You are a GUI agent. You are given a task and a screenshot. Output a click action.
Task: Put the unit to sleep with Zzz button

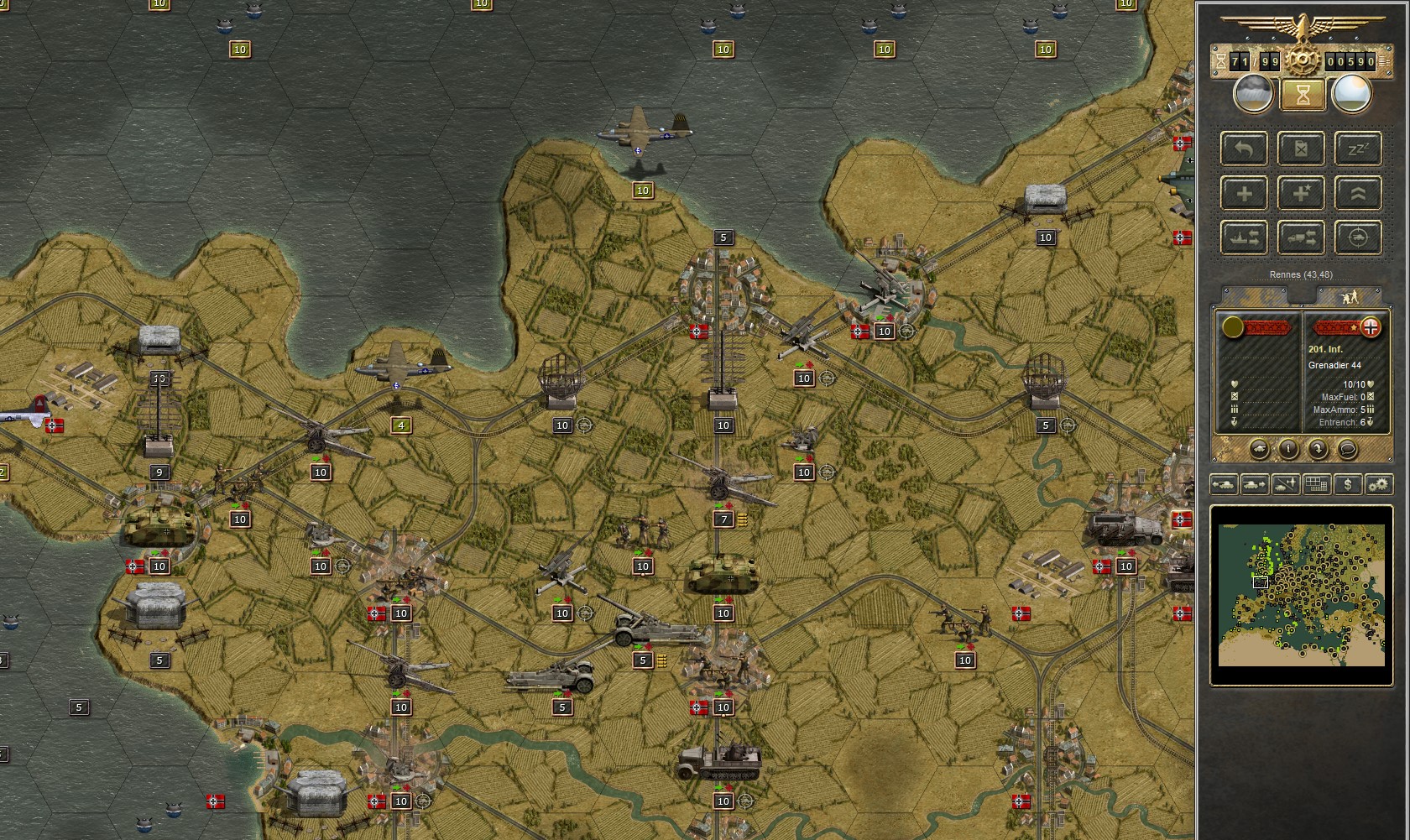(x=1358, y=149)
